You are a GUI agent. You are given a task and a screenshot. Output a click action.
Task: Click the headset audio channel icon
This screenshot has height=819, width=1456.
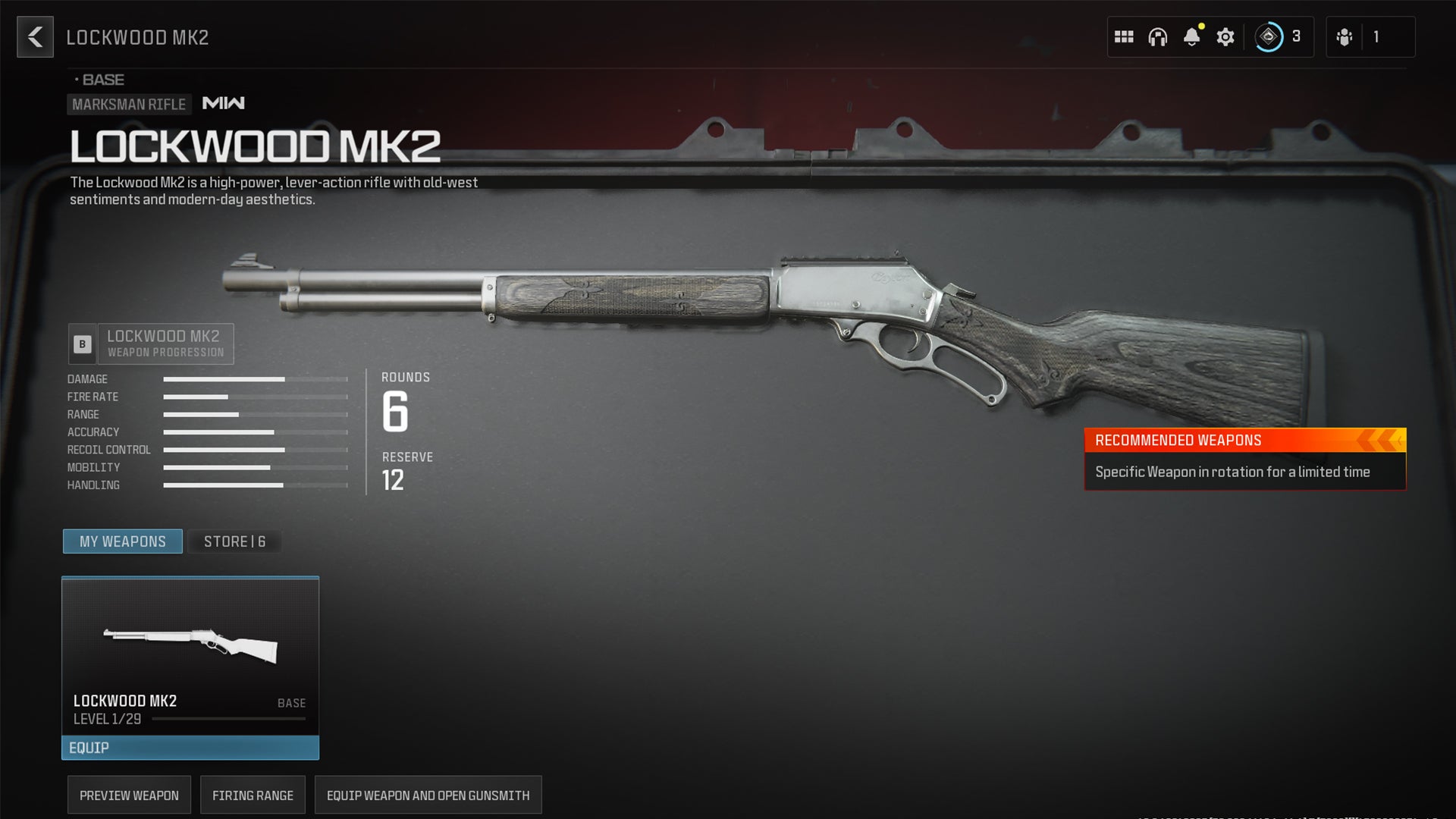click(x=1157, y=36)
